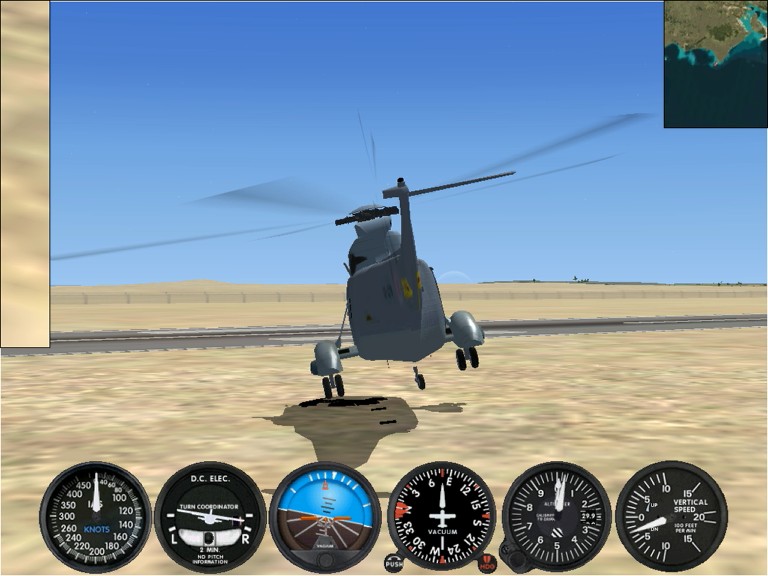Image resolution: width=768 pixels, height=576 pixels.
Task: Select the tan side panel window
Action: tap(25, 174)
